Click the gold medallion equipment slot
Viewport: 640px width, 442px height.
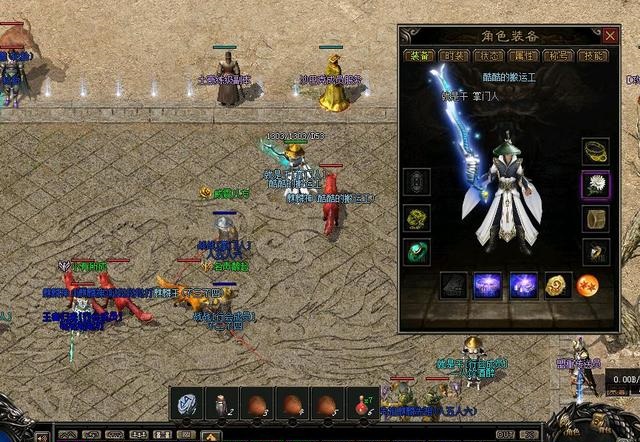pyautogui.click(x=557, y=286)
